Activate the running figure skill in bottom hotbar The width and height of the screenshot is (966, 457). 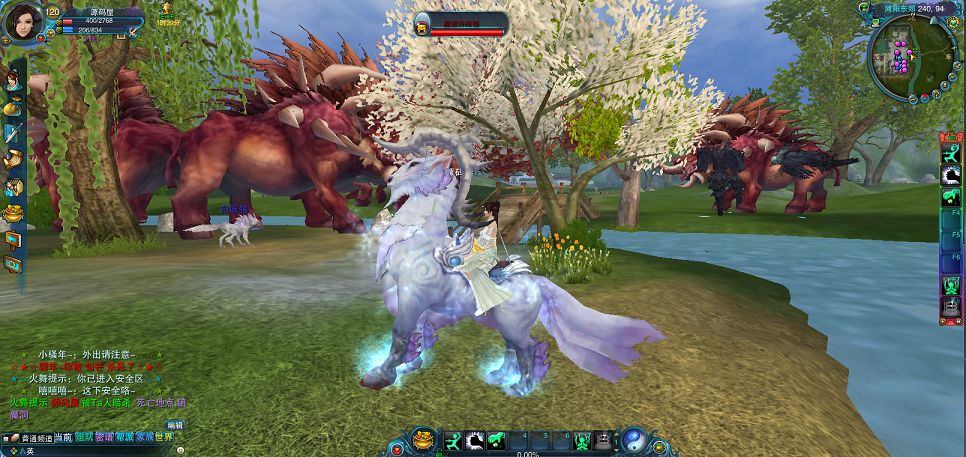click(452, 440)
